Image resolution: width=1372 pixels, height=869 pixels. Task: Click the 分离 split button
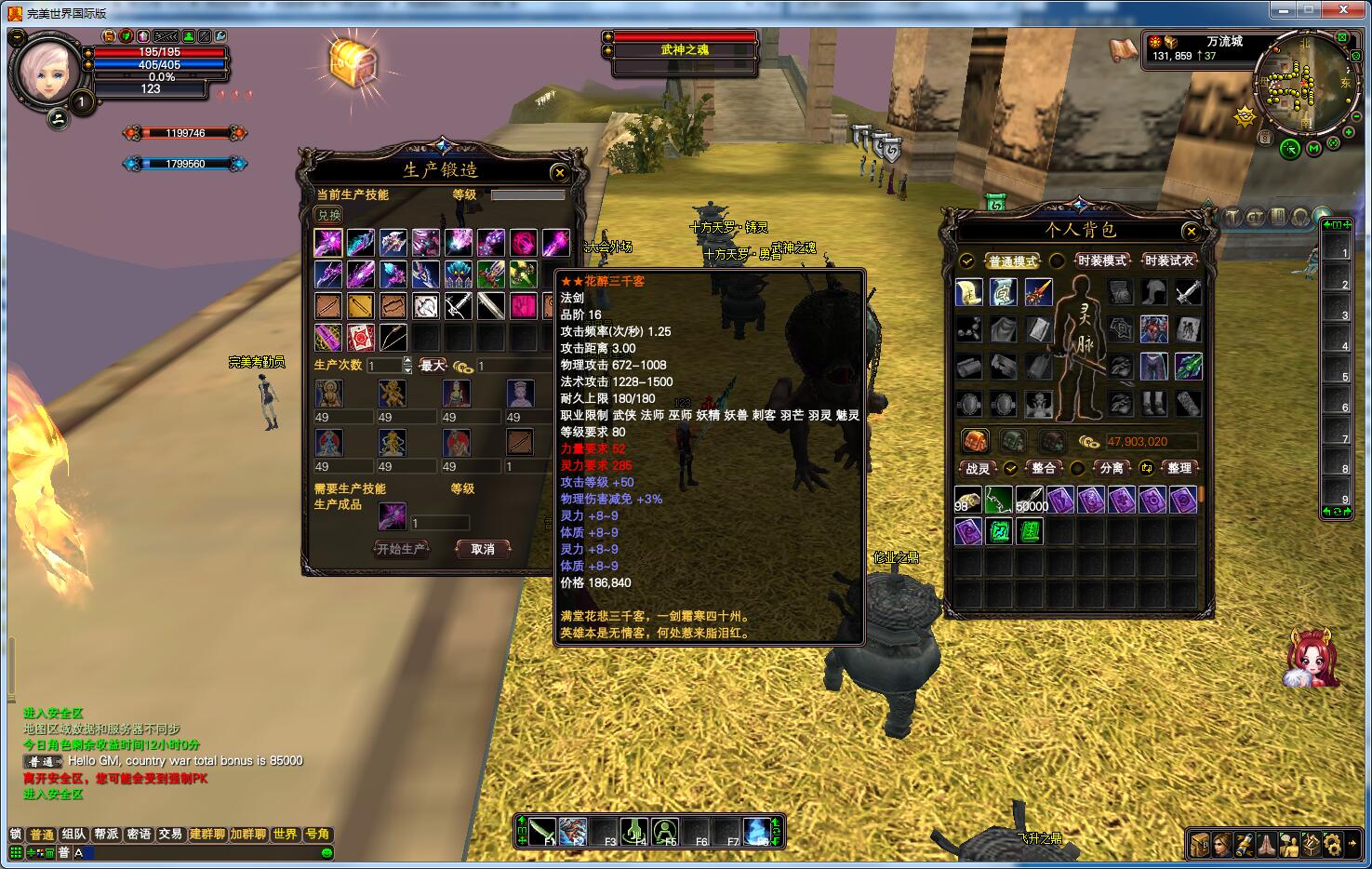click(x=1112, y=468)
